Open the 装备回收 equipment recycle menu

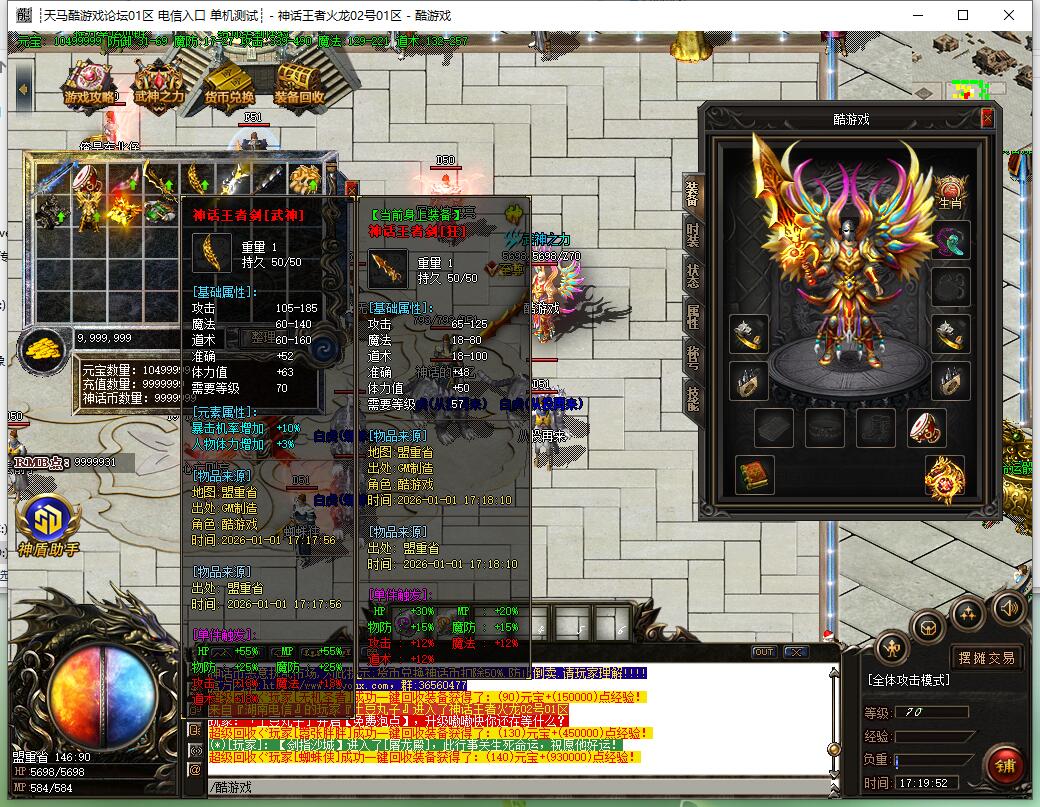[298, 85]
